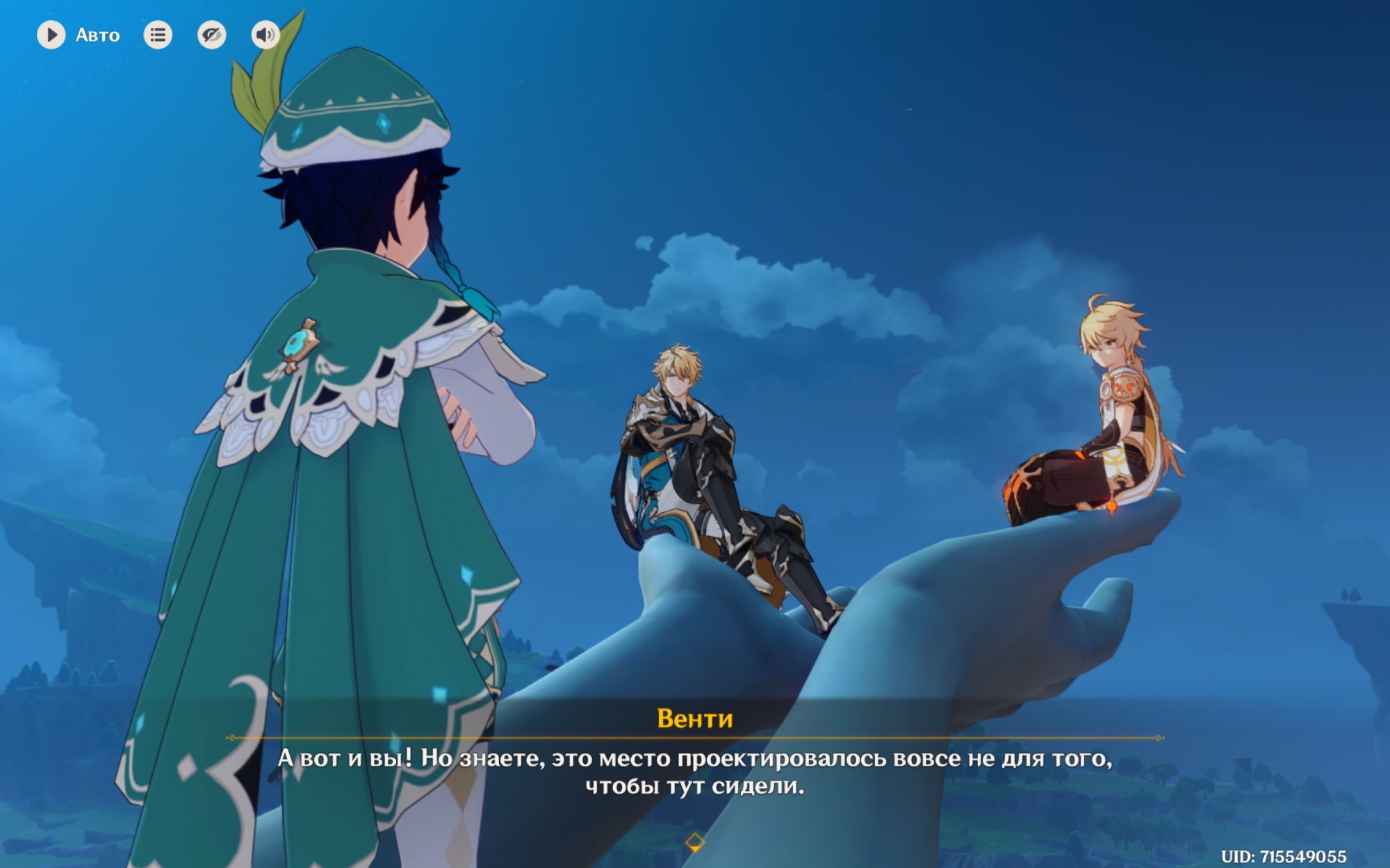The image size is (1390, 868).
Task: Advance dialogue using the yellow diamond indicator
Action: tap(694, 842)
